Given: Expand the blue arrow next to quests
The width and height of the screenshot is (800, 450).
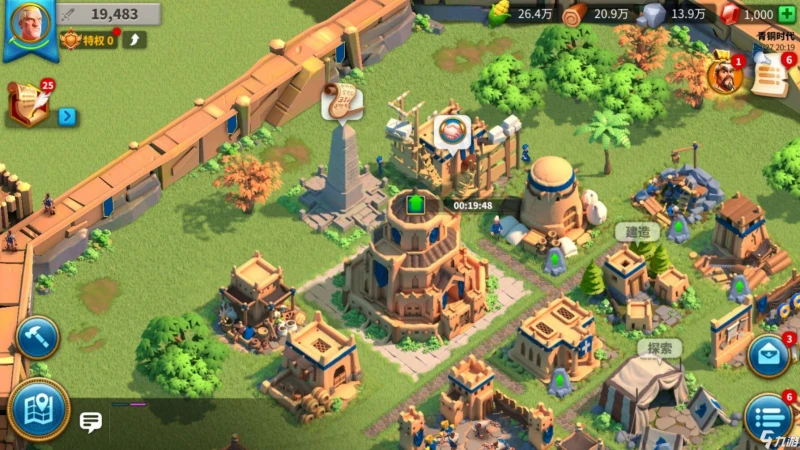Looking at the screenshot, I should 67,117.
